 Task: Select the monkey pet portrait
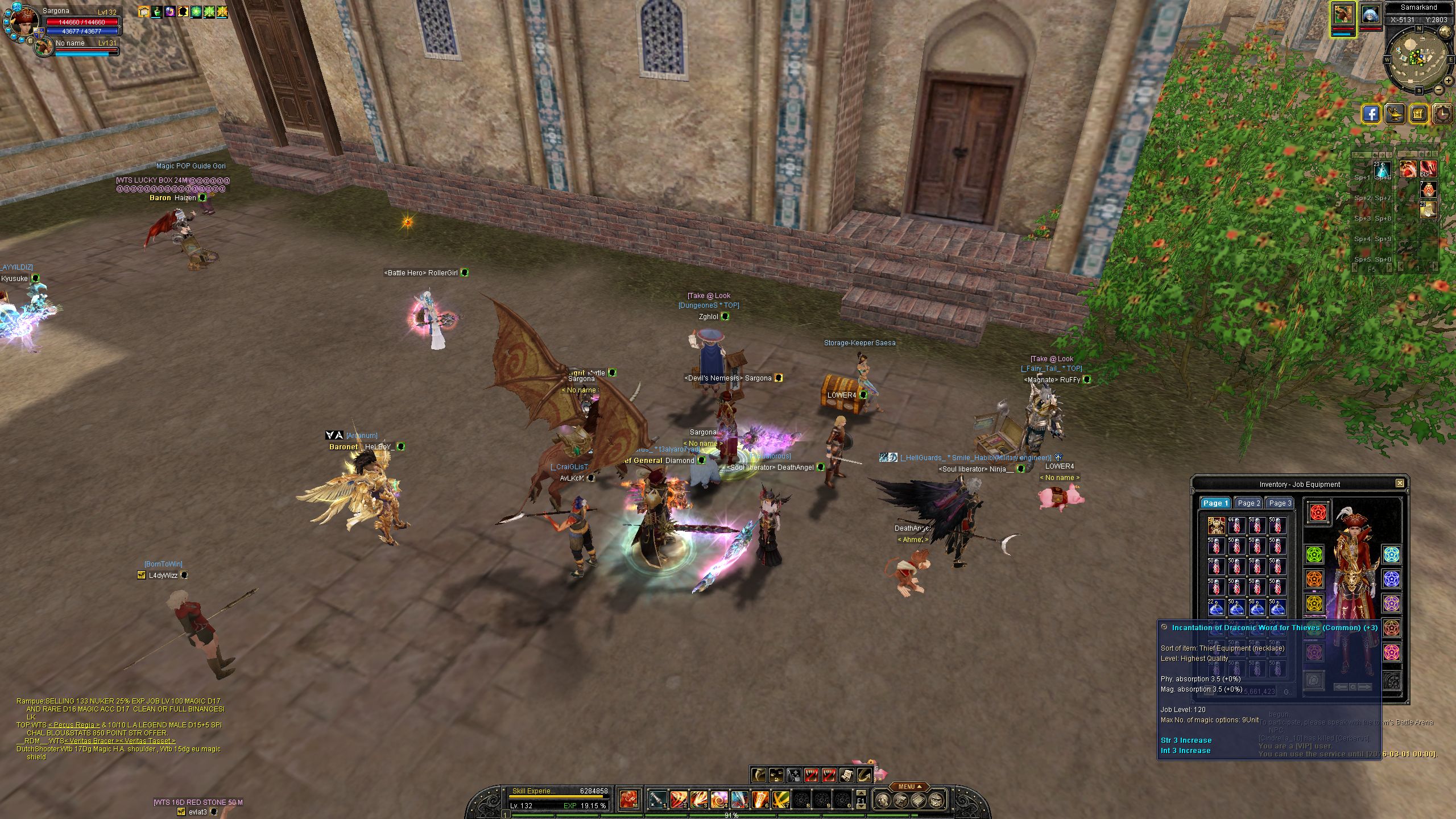click(1342, 15)
